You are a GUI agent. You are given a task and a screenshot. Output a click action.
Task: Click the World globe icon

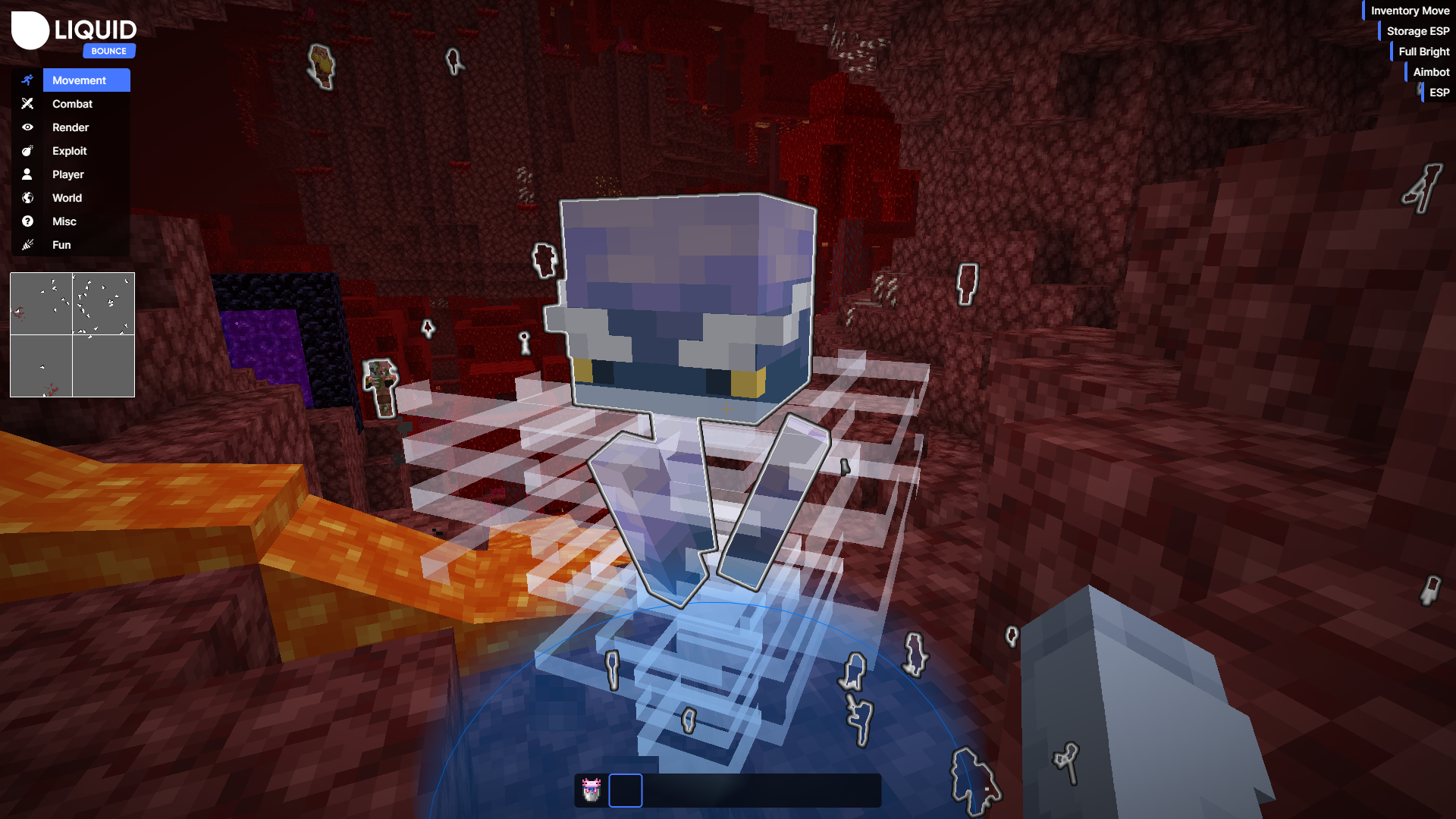(27, 198)
